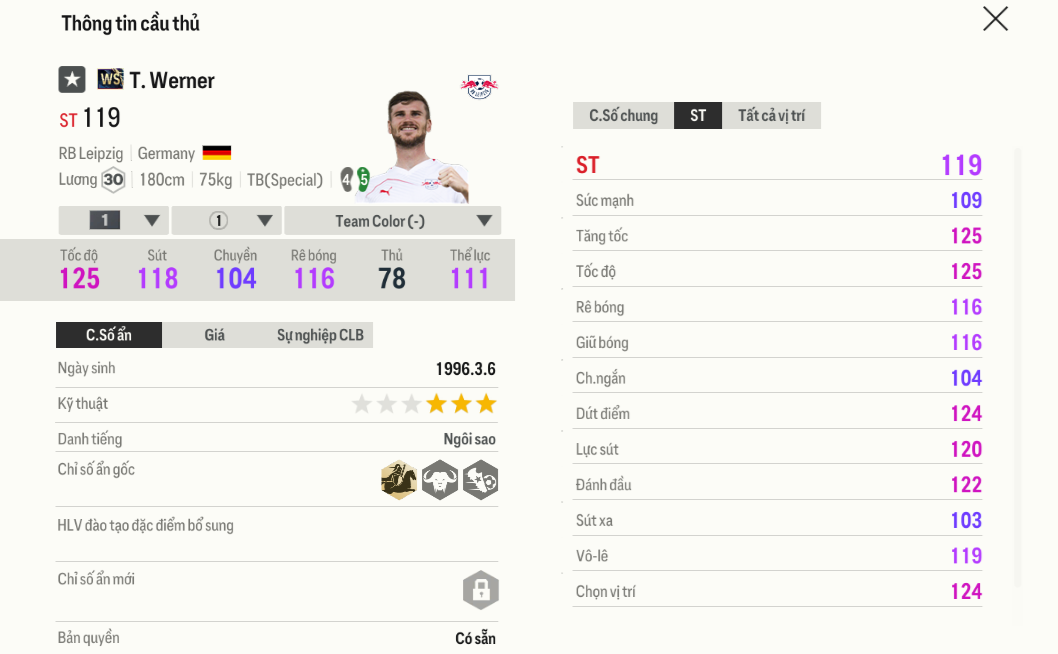Choose the ST position tab
This screenshot has width=1058, height=654.
pos(698,116)
